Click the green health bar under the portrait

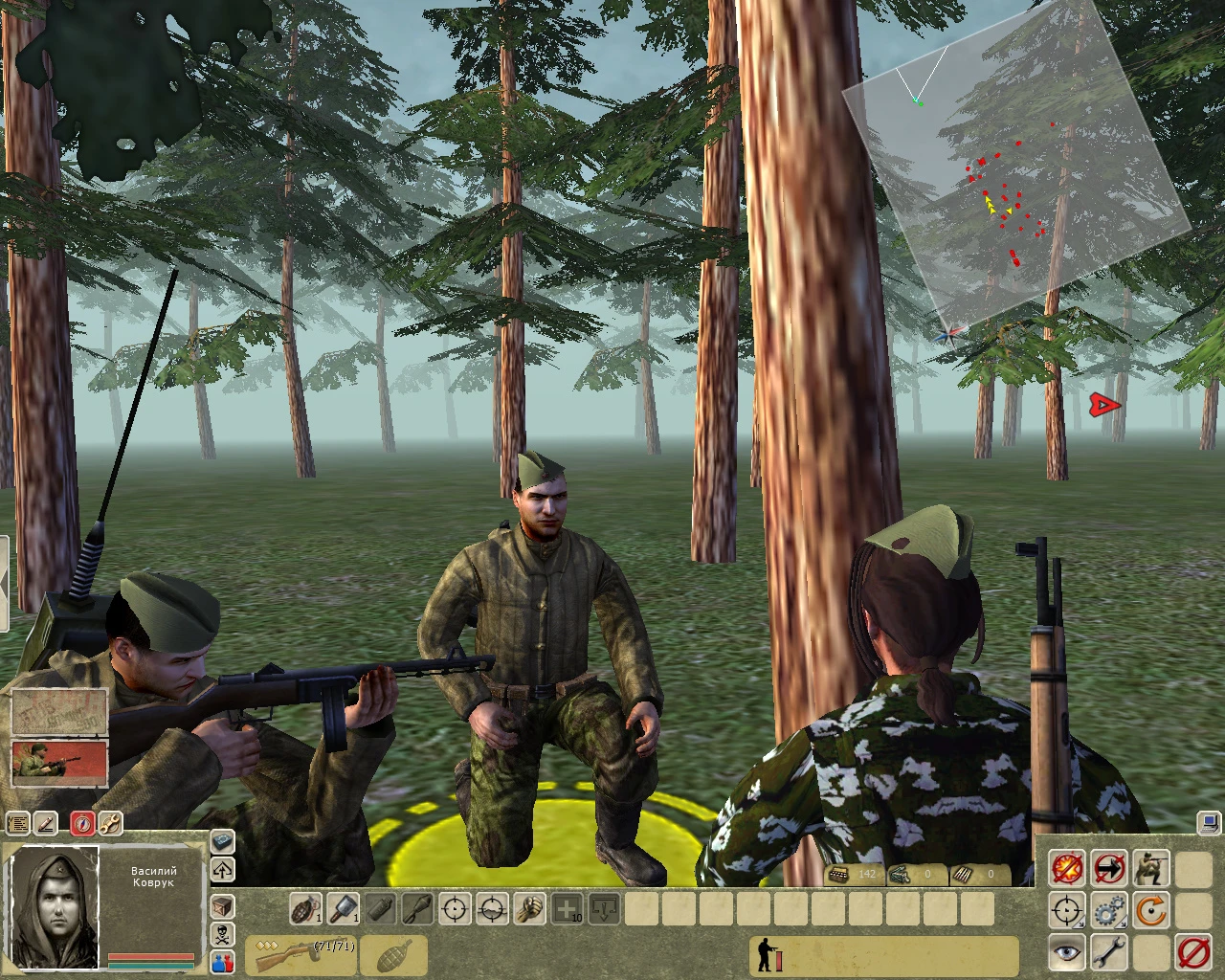click(150, 966)
